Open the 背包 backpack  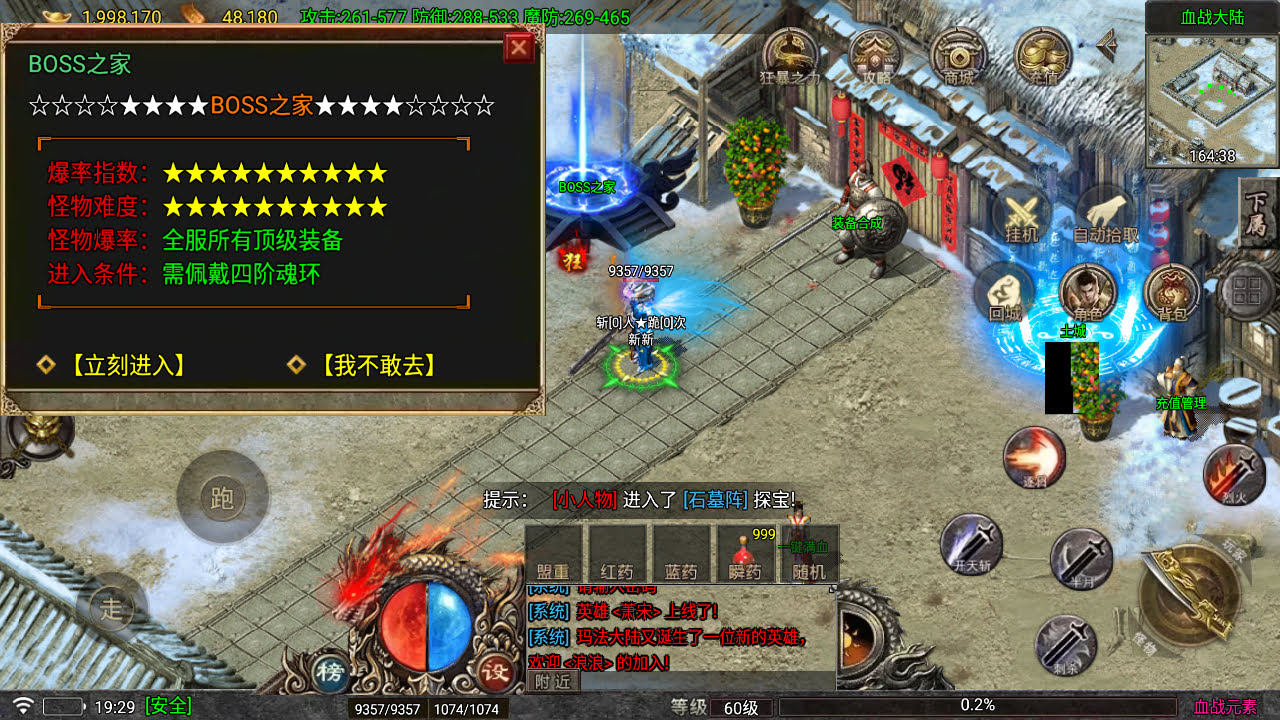click(1172, 294)
